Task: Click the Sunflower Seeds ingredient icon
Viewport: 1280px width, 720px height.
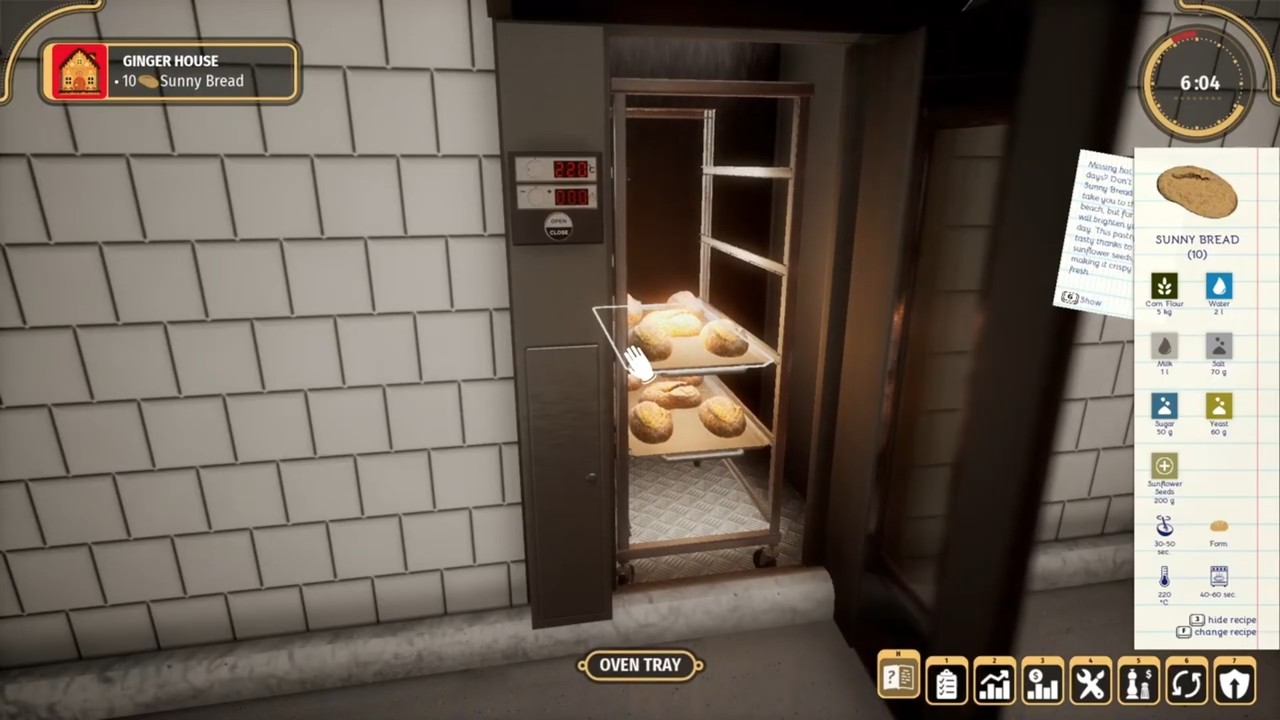Action: (1164, 466)
